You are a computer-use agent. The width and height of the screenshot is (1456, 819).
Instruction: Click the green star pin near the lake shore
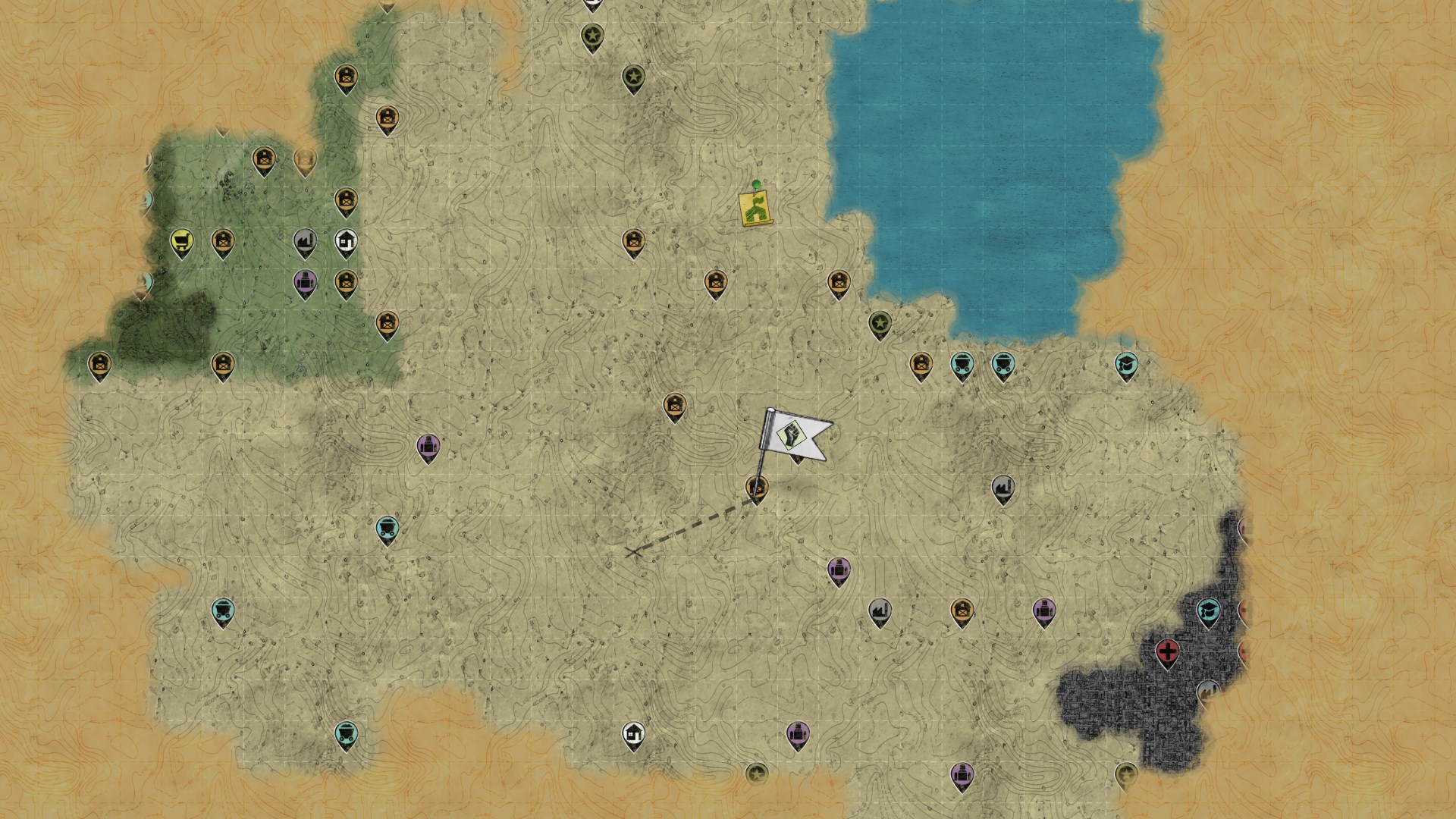click(x=880, y=325)
